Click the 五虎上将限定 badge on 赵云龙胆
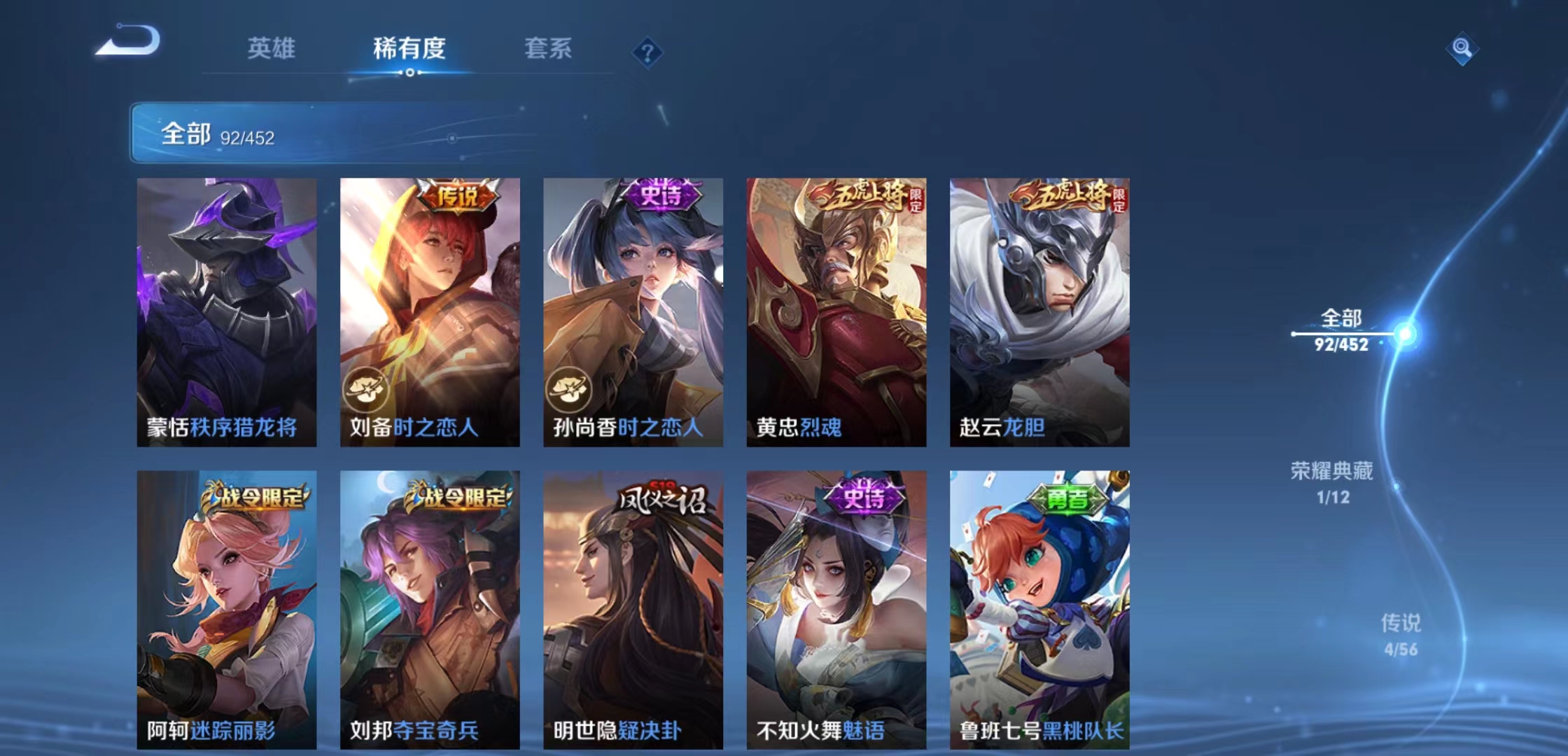Image resolution: width=1568 pixels, height=756 pixels. (x=1063, y=197)
